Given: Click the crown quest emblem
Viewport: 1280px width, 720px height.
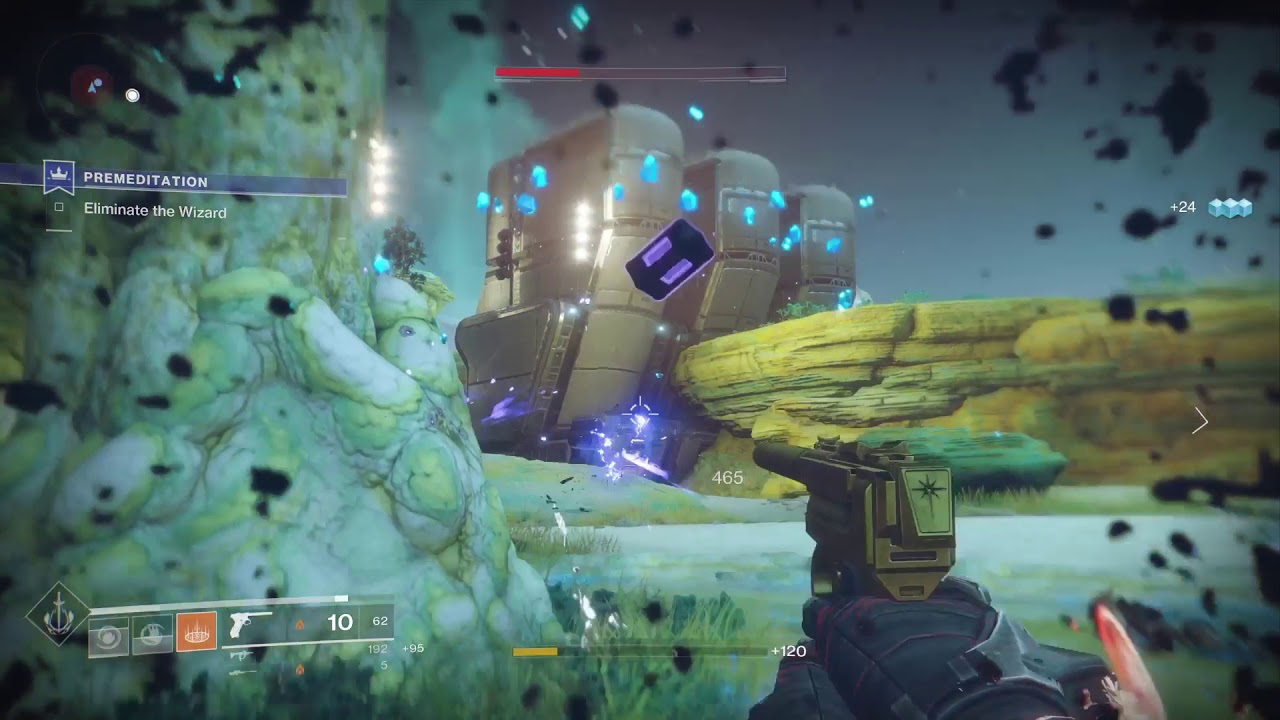Looking at the screenshot, I should [59, 178].
